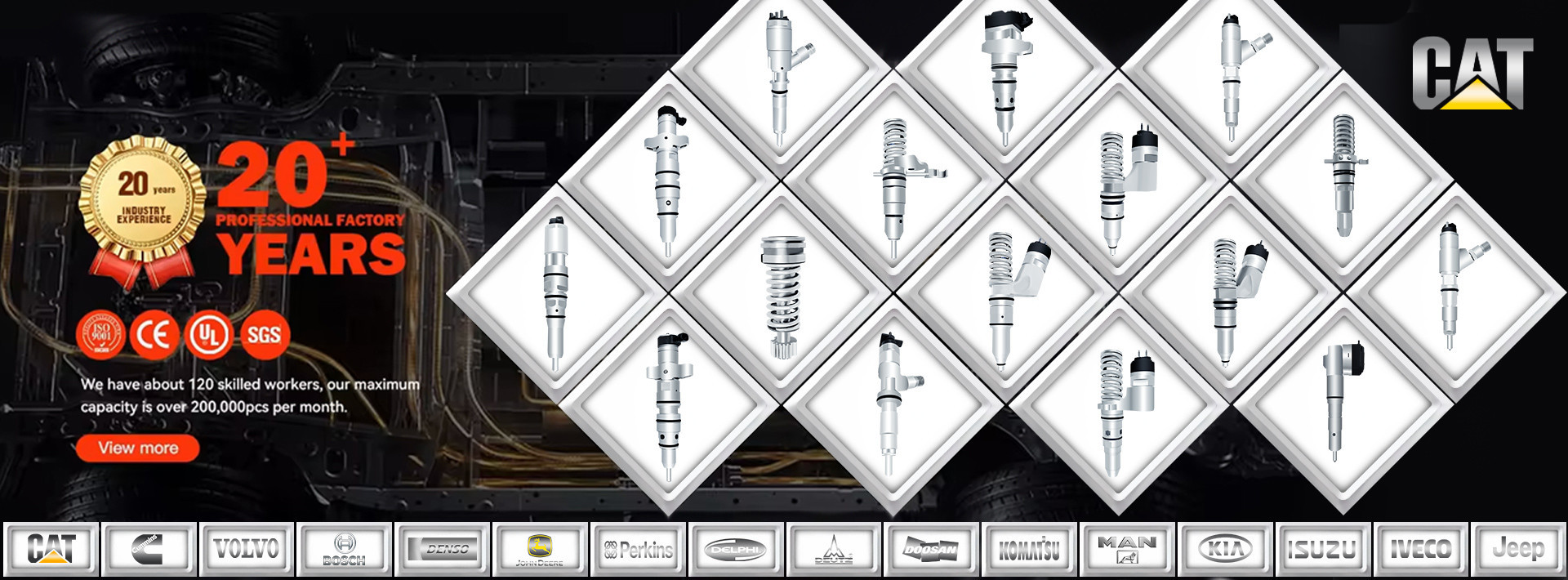
Task: Select the Doosan brand tile
Action: 931,549
